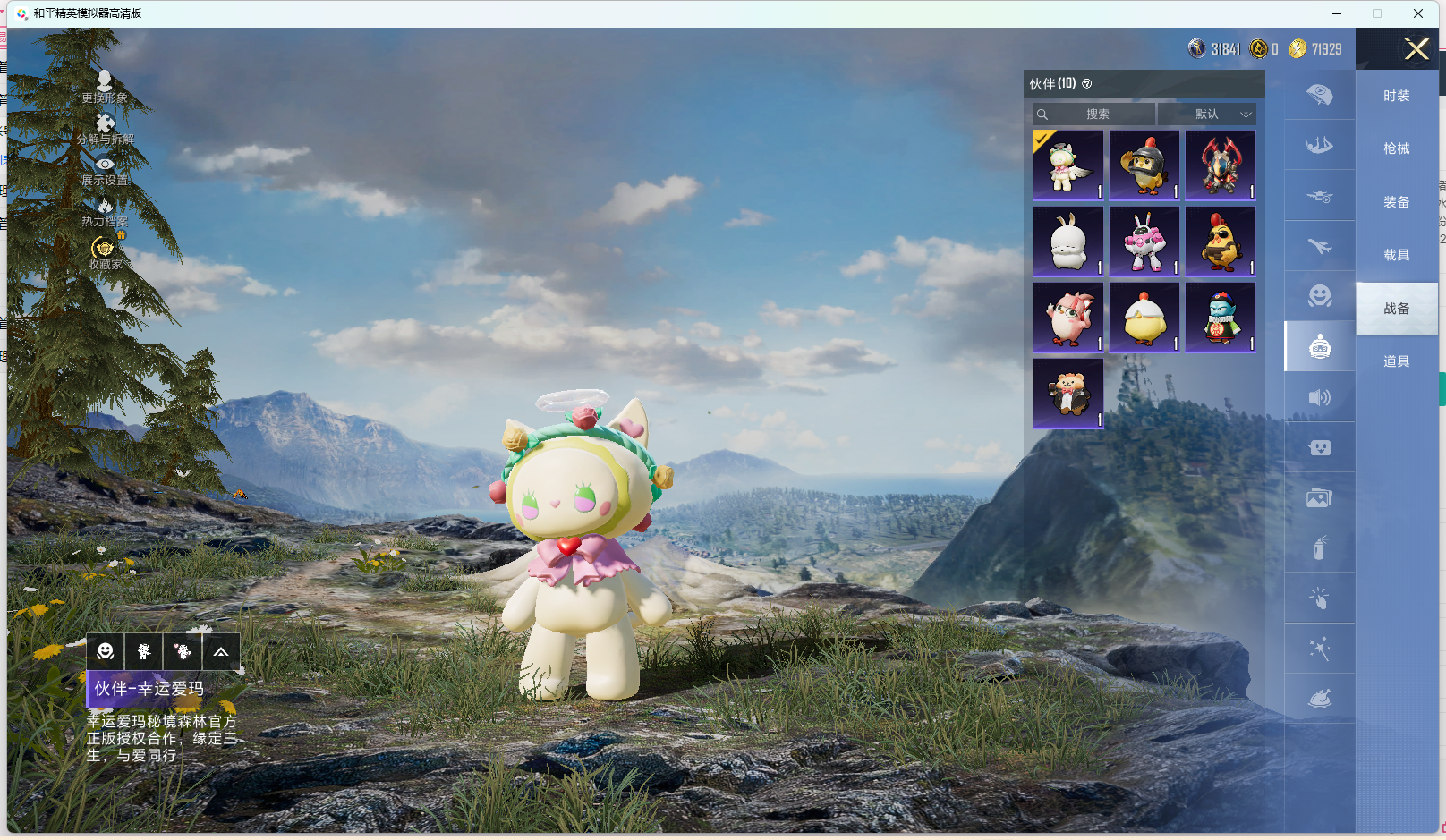This screenshot has width=1446, height=840.
Task: Choose the pink fox companion
Action: coord(1067,318)
